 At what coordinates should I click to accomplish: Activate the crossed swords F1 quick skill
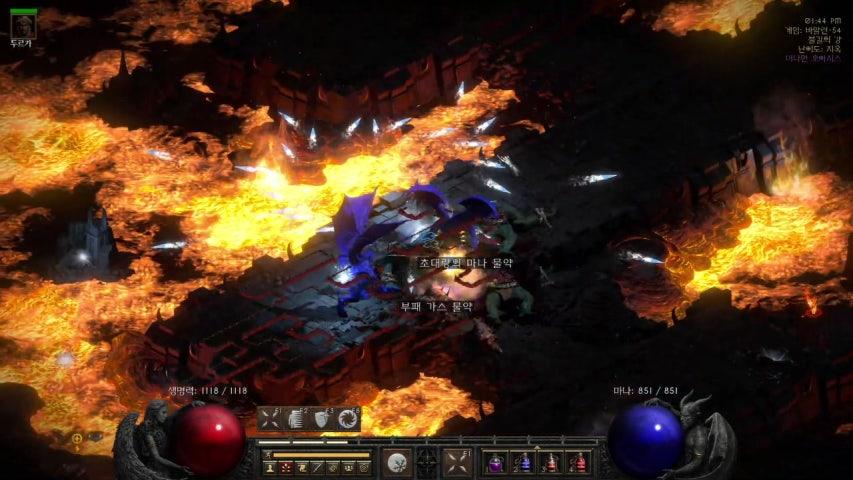pos(270,419)
